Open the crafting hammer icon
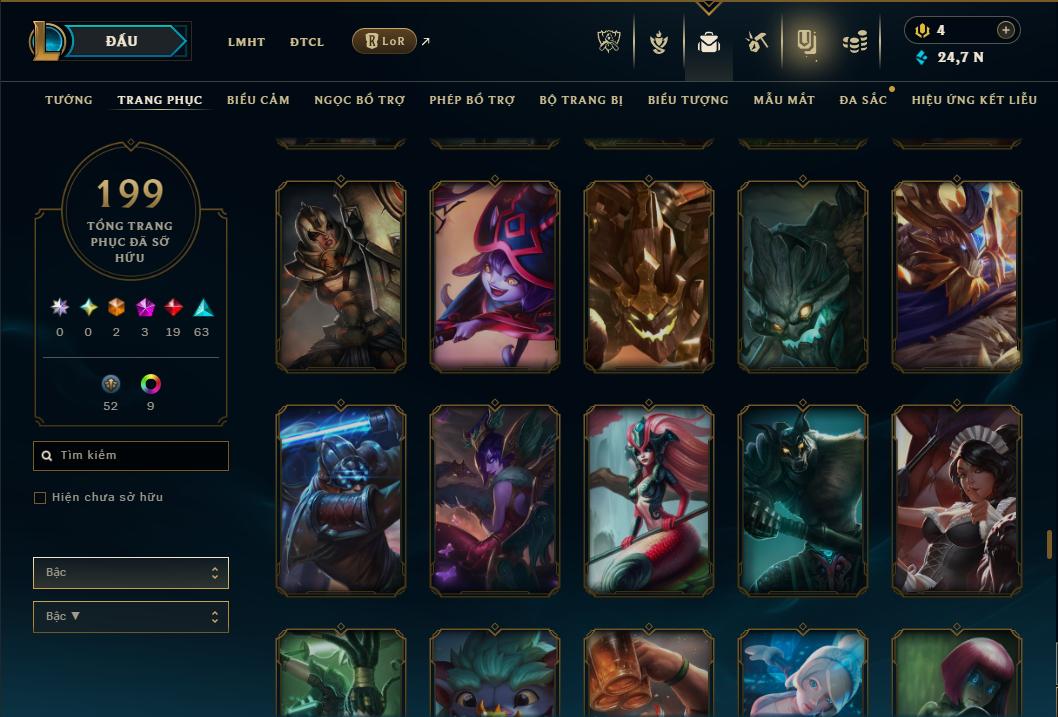The width and height of the screenshot is (1058, 717). coord(757,42)
